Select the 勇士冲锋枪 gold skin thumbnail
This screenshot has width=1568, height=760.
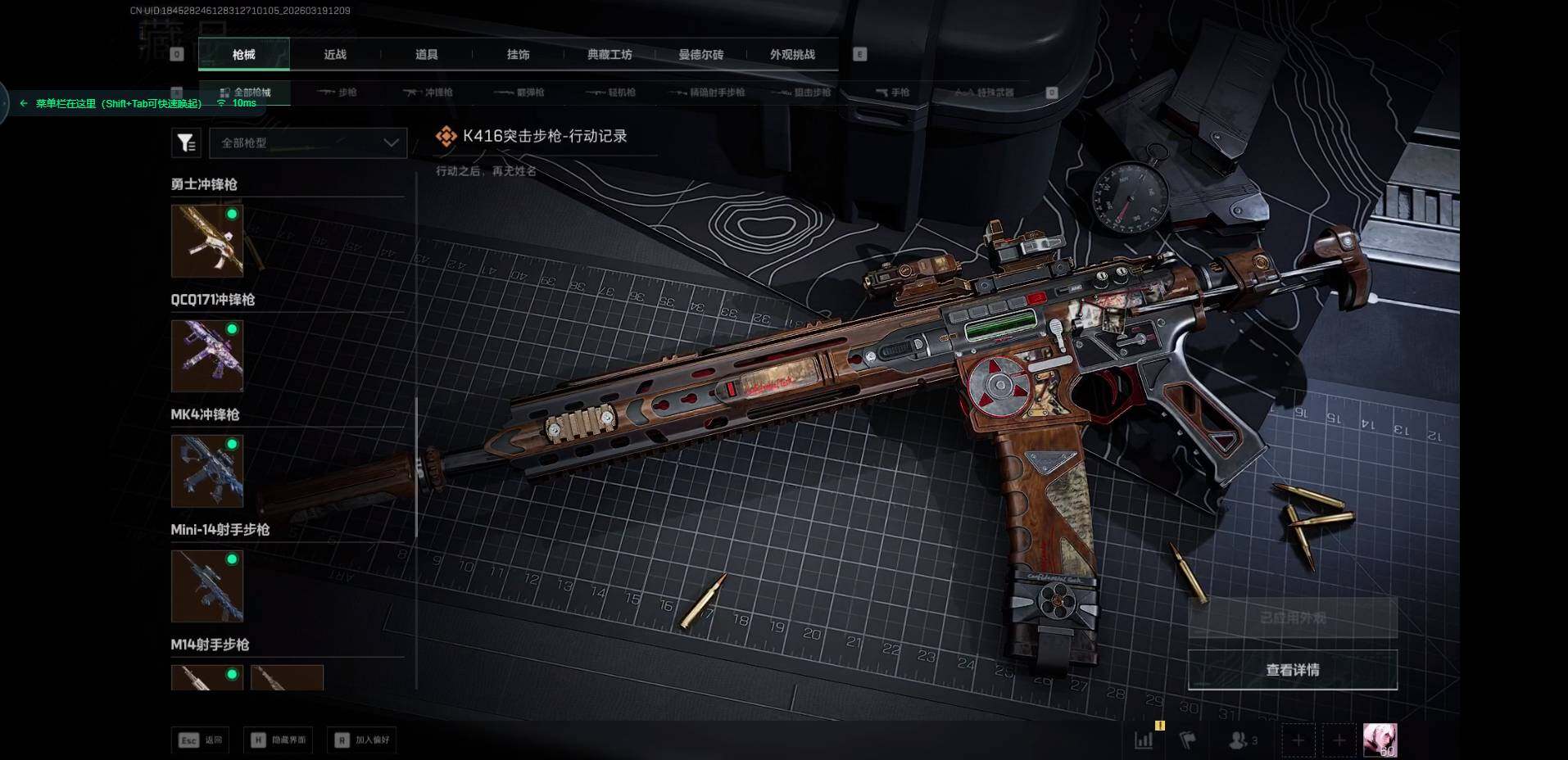coord(207,241)
